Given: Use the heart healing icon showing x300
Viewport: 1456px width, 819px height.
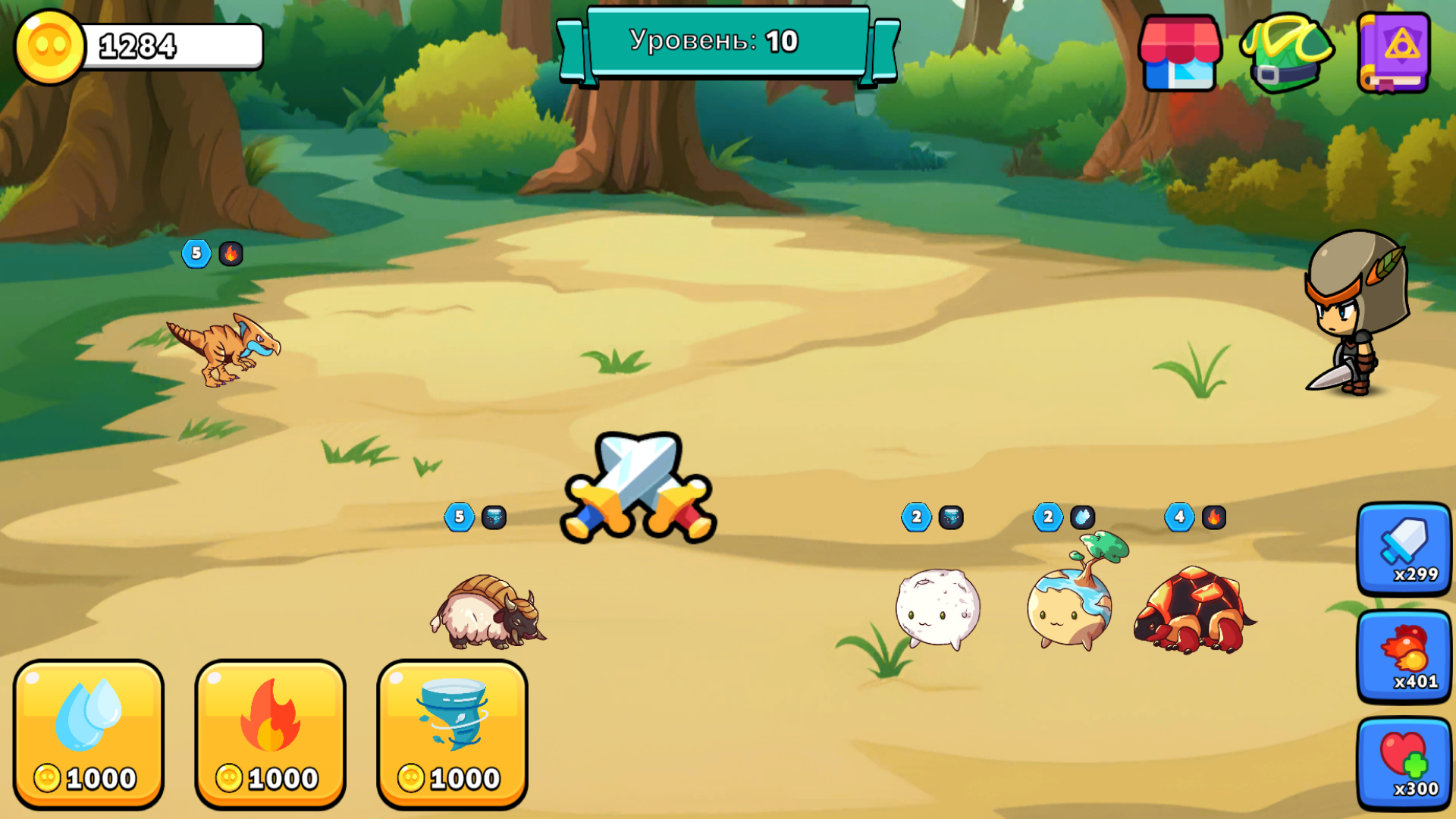Looking at the screenshot, I should click(1402, 762).
